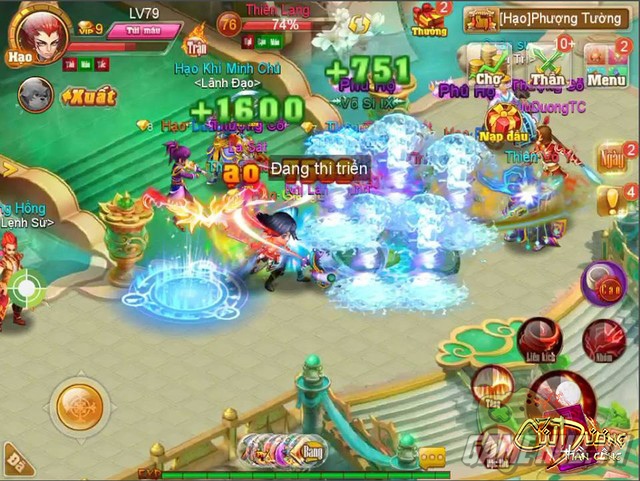Image resolution: width=640 pixels, height=481 pixels.
Task: Open the [Hạo]Phượng Tường location banner
Action: [x=549, y=18]
